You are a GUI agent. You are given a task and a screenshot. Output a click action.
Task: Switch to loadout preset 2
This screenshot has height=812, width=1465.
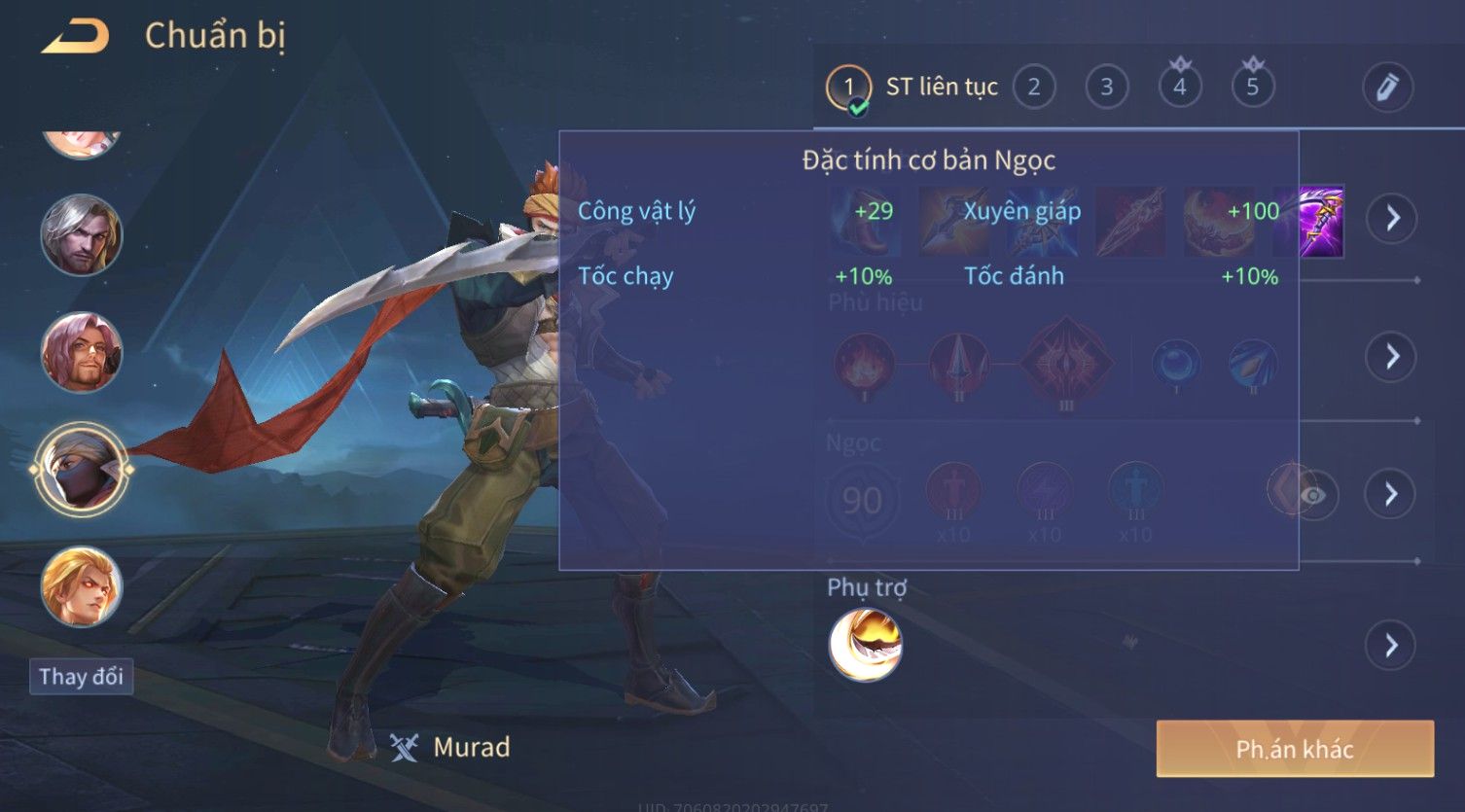(x=1033, y=88)
